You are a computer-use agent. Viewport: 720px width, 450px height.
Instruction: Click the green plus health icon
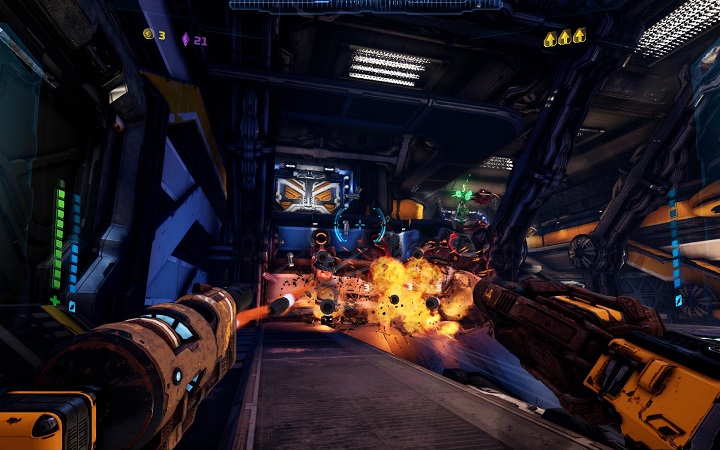point(55,300)
